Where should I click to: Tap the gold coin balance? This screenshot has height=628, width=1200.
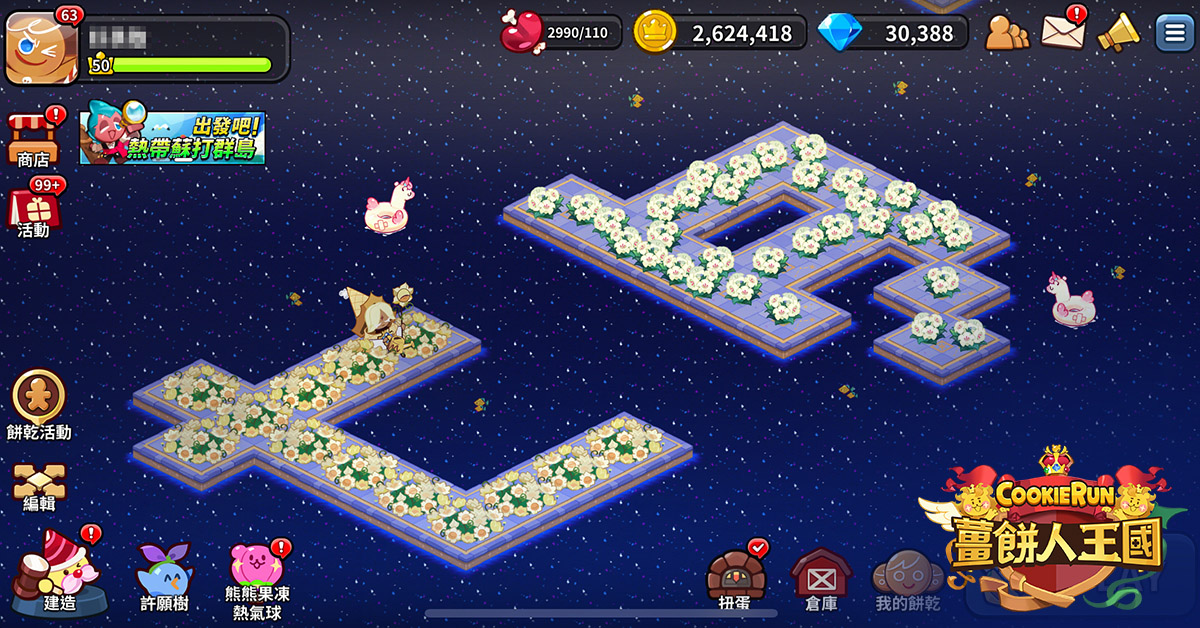coord(720,33)
